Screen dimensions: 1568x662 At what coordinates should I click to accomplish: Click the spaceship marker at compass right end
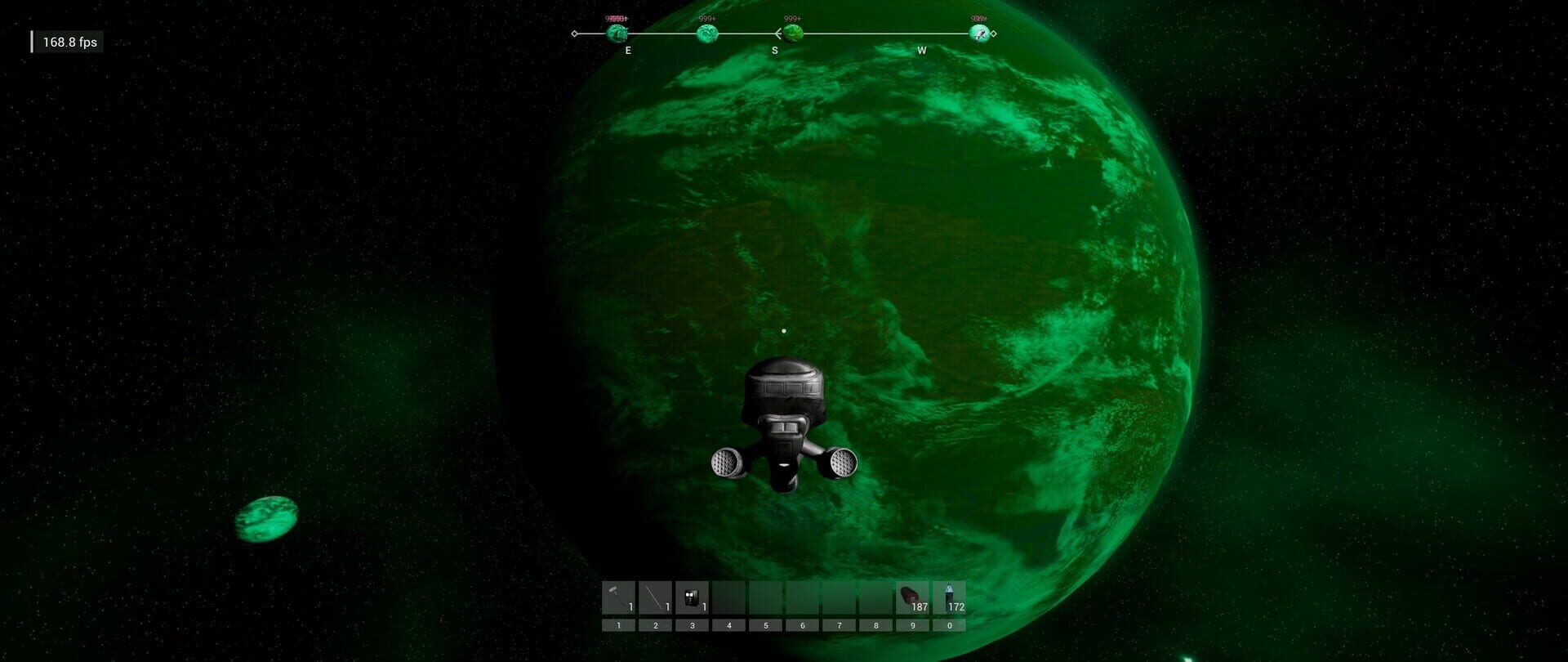tap(978, 34)
